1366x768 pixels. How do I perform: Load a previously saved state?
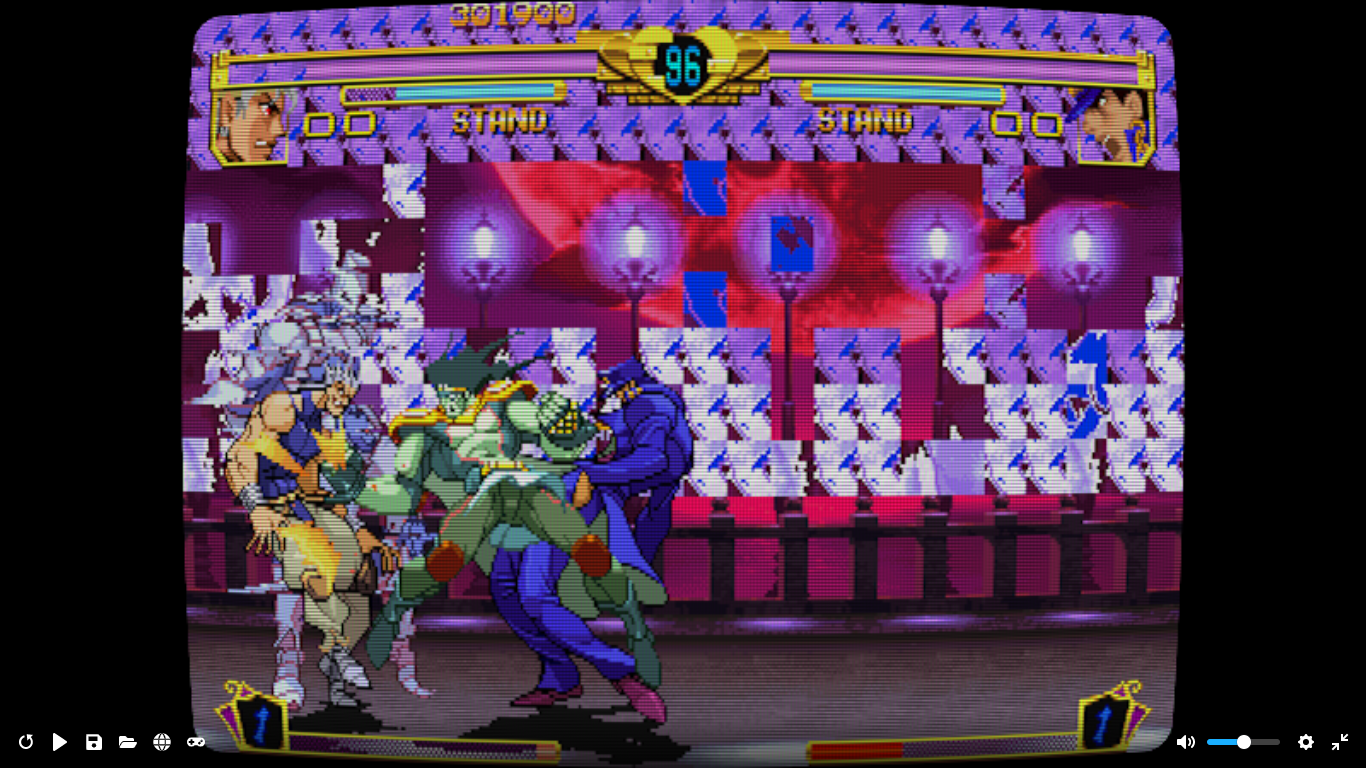pos(127,742)
